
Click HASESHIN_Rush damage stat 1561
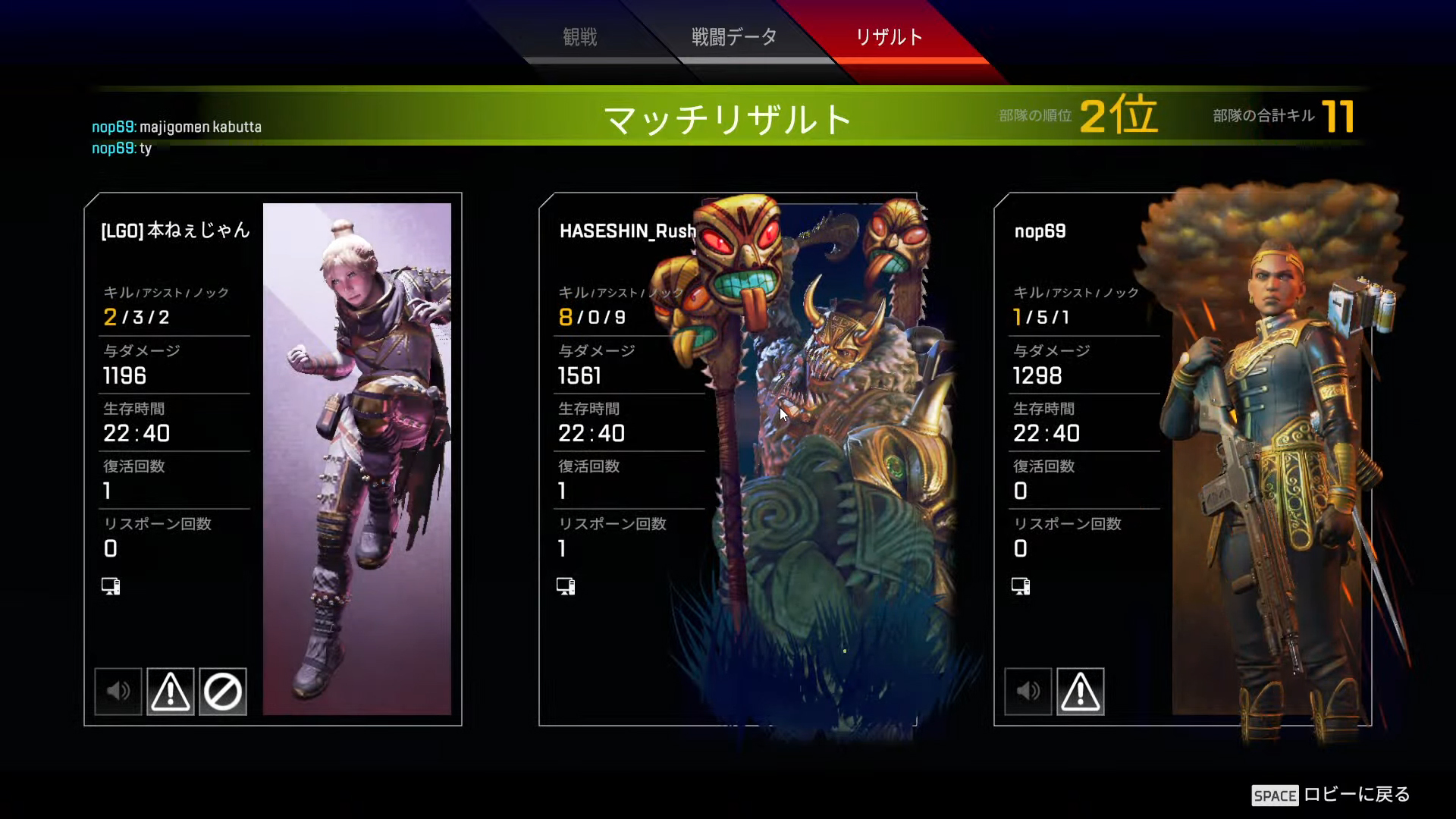pyautogui.click(x=579, y=375)
